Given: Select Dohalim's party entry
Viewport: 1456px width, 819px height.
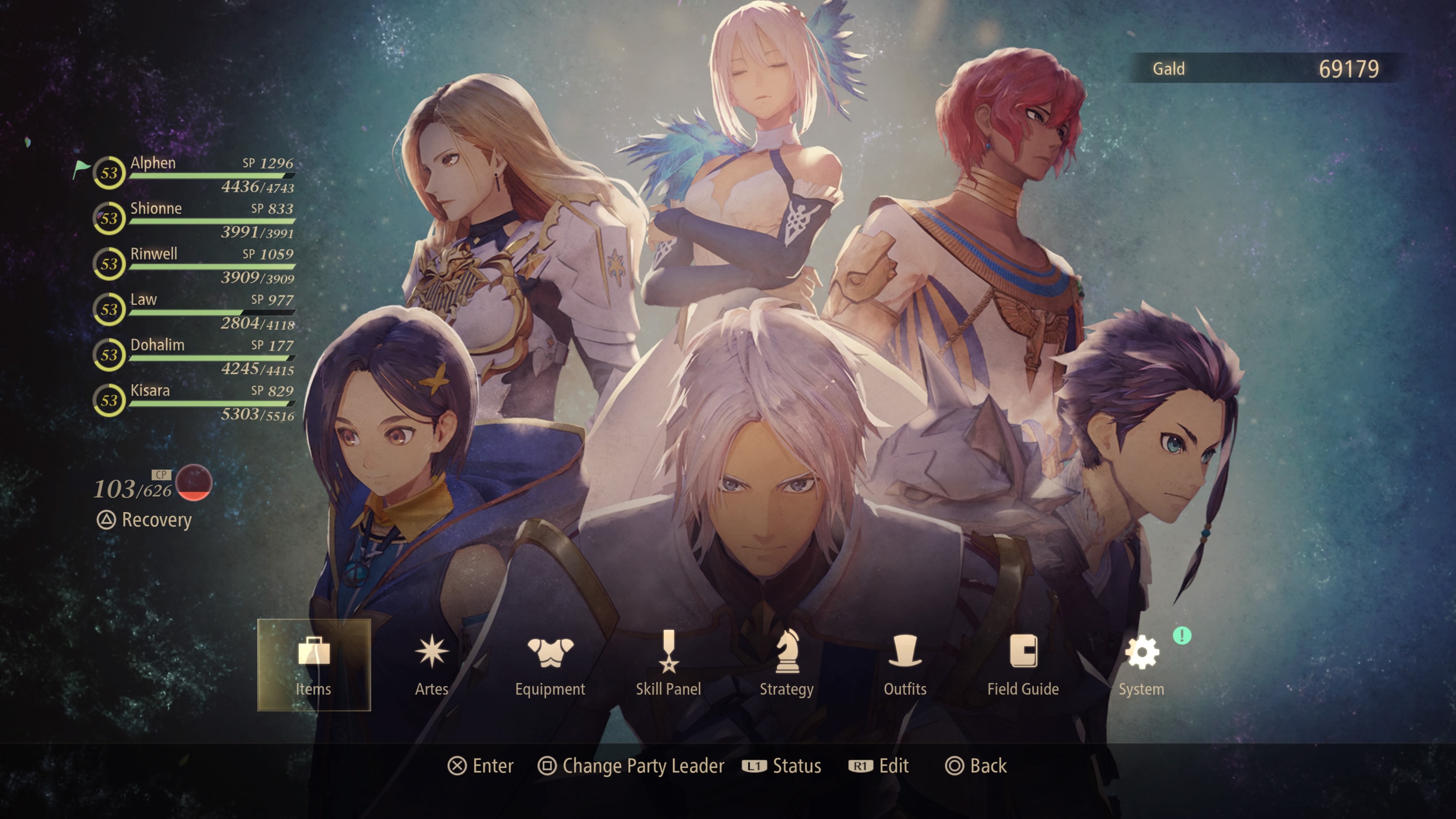Looking at the screenshot, I should pyautogui.click(x=195, y=356).
